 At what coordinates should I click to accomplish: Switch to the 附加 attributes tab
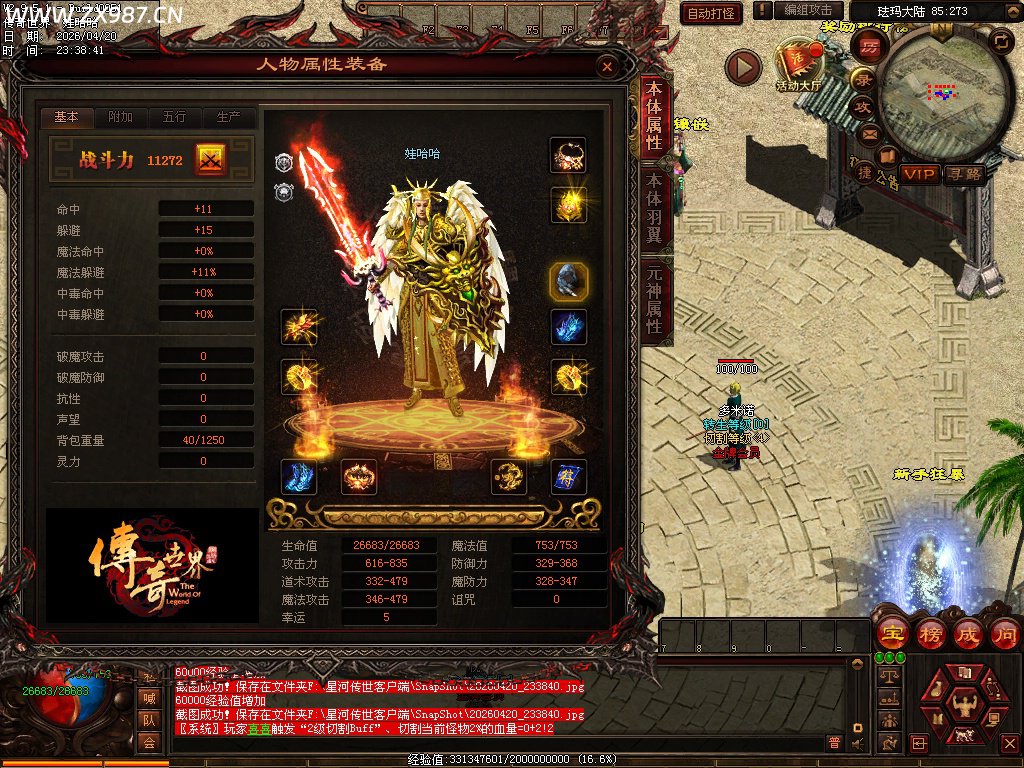pyautogui.click(x=121, y=117)
